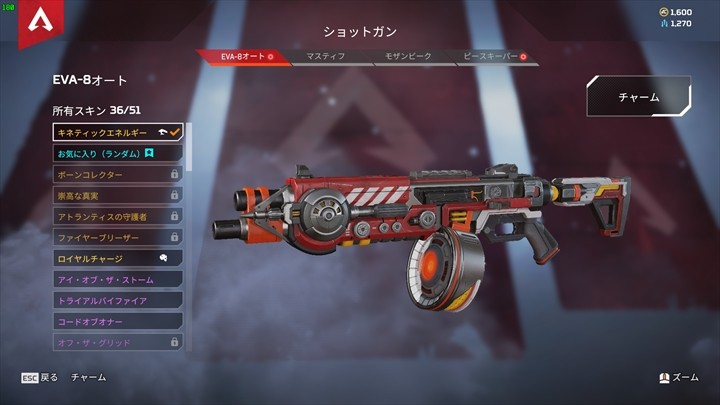The image size is (720, 405).
Task: Pick the 崇高な真実 skin entry
Action: [118, 195]
